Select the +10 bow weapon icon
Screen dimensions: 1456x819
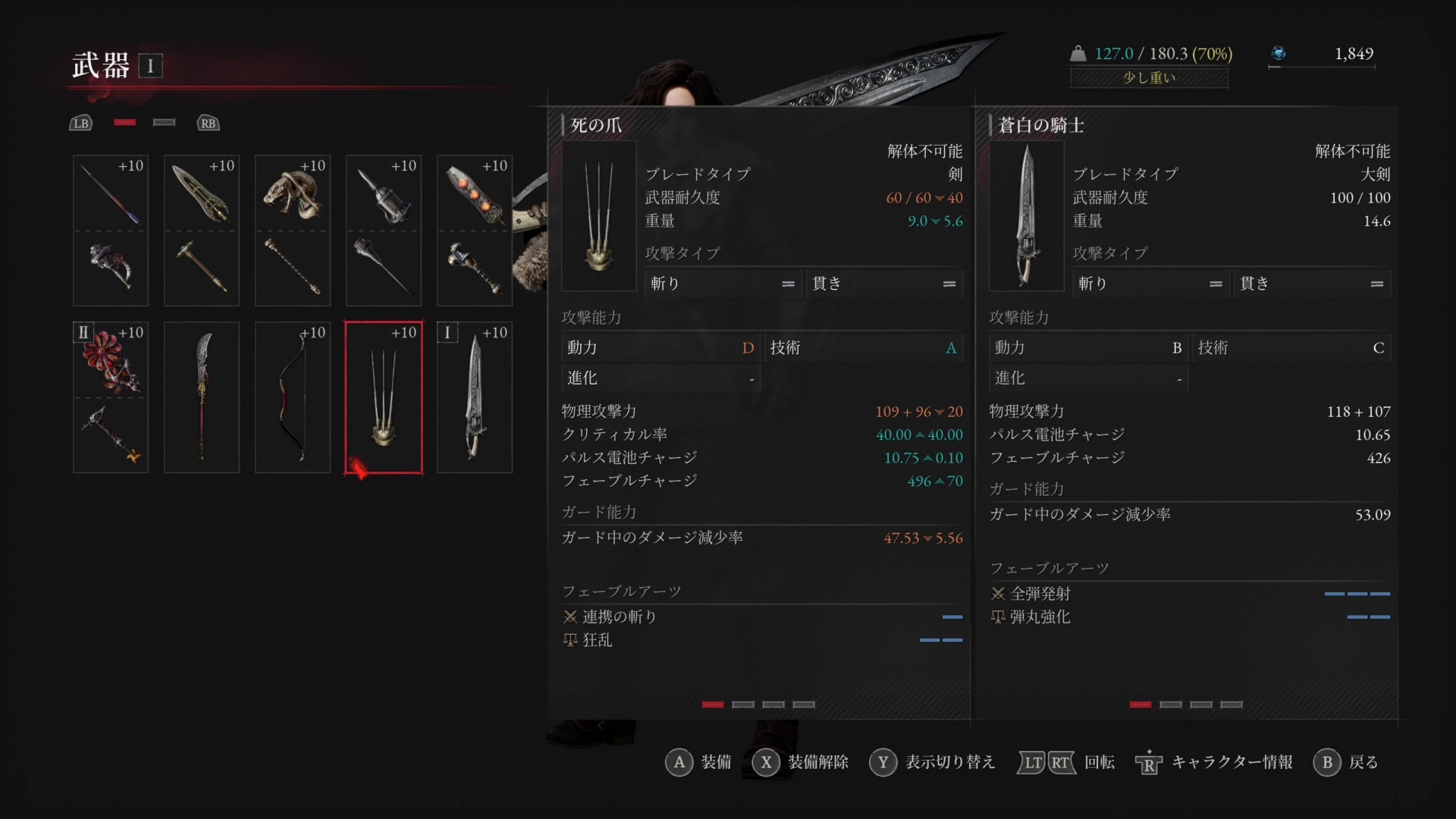(292, 398)
